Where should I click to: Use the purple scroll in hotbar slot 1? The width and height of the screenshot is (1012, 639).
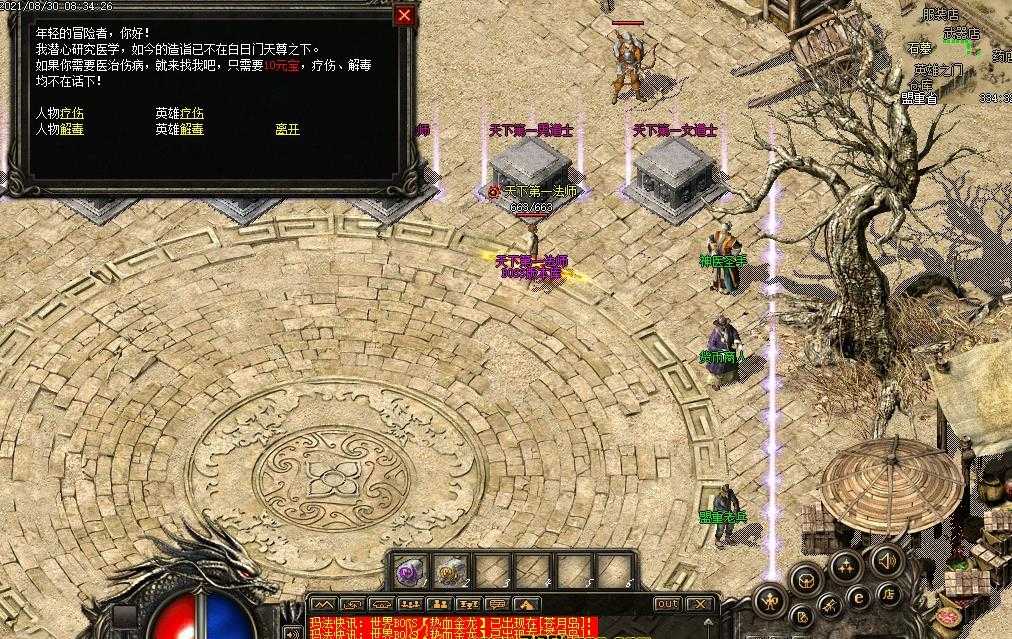pos(410,570)
